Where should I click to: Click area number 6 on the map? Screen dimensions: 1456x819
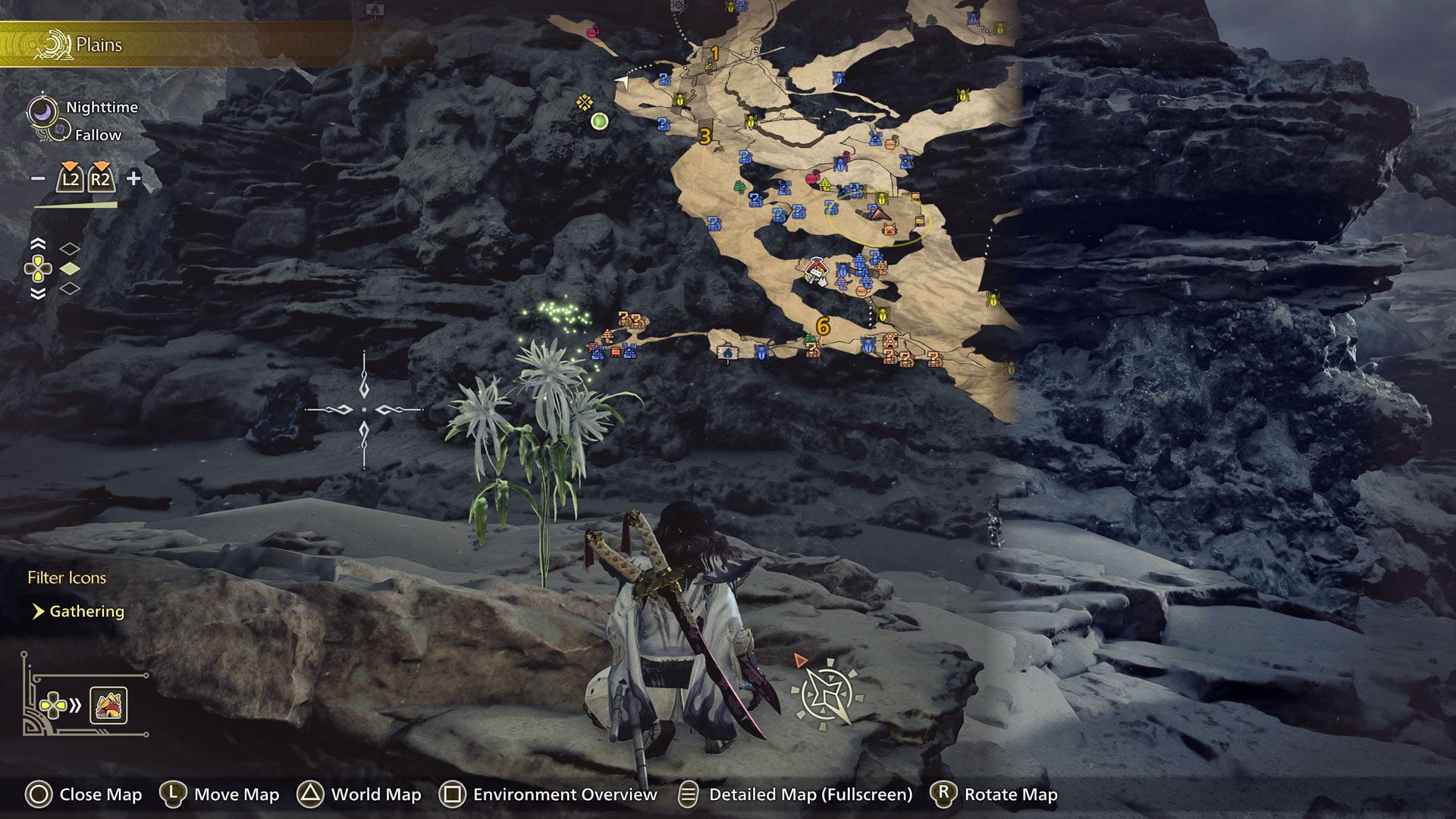click(821, 328)
